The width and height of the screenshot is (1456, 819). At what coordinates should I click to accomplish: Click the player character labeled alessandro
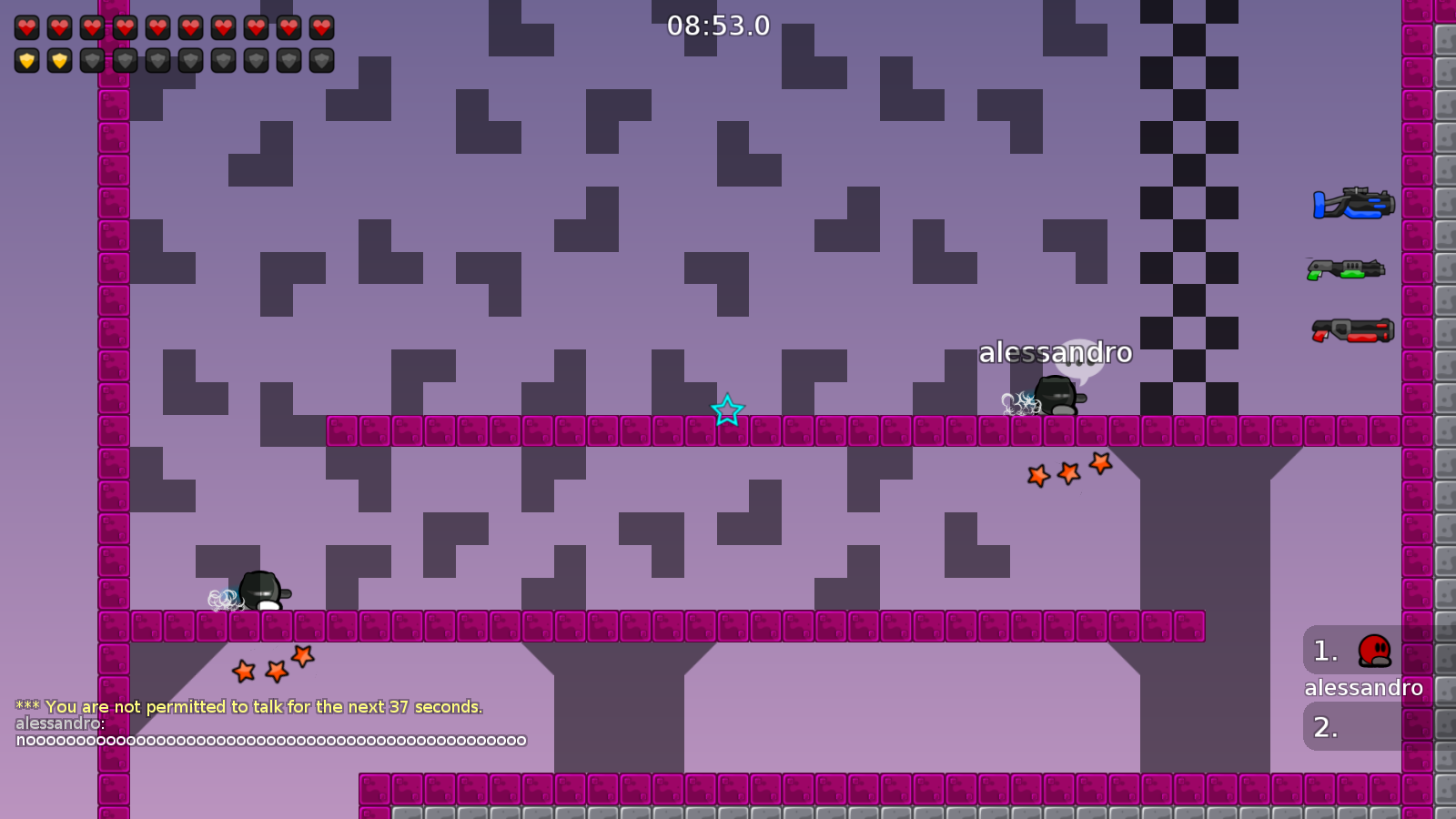1057,396
